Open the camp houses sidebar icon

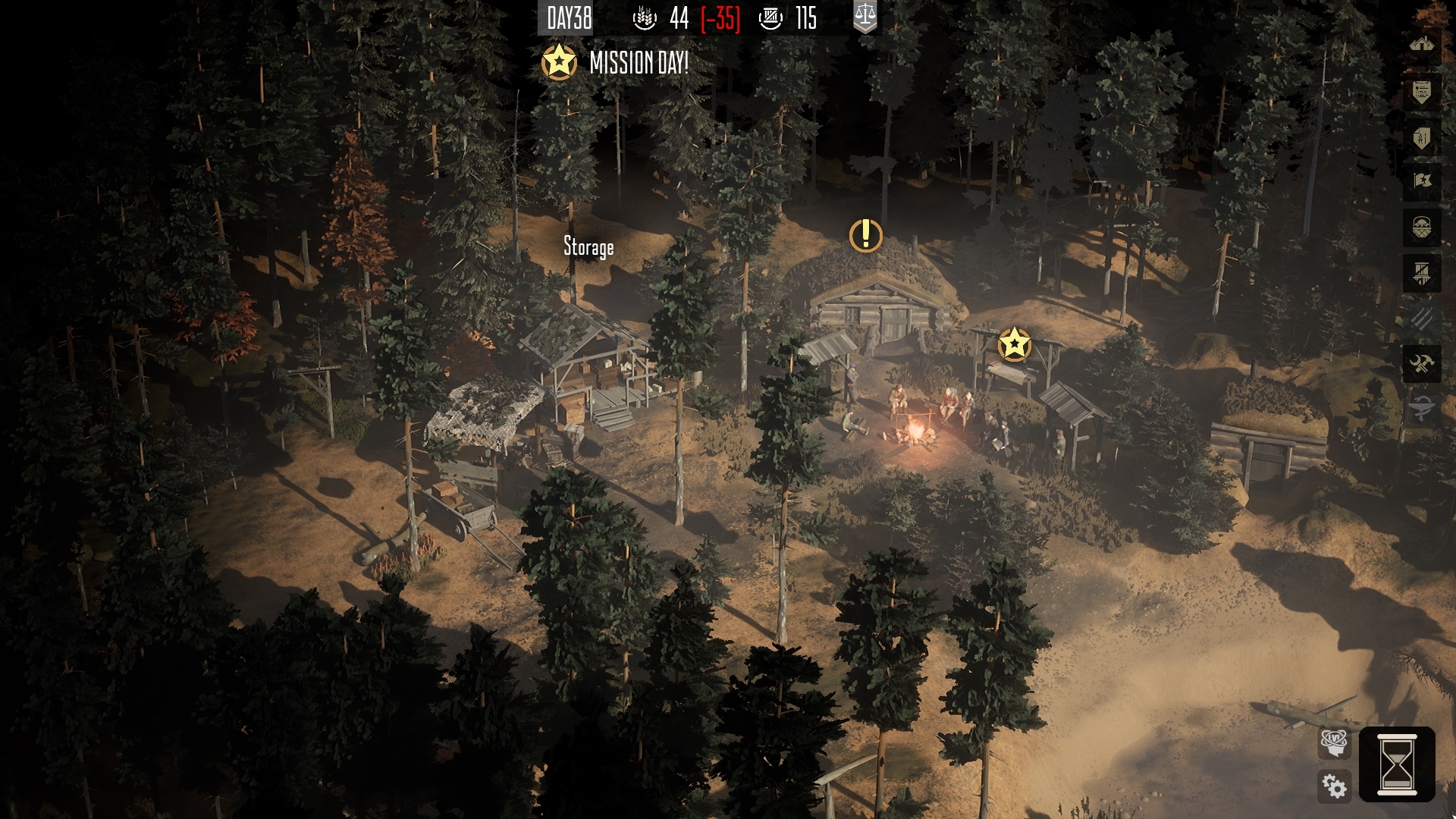[x=1421, y=45]
